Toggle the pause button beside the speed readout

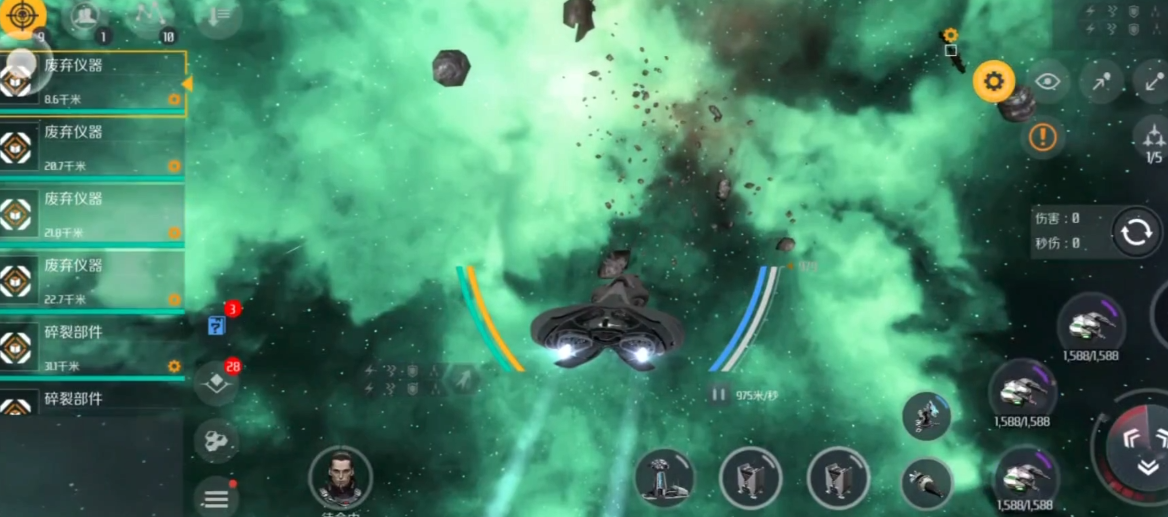(x=718, y=395)
